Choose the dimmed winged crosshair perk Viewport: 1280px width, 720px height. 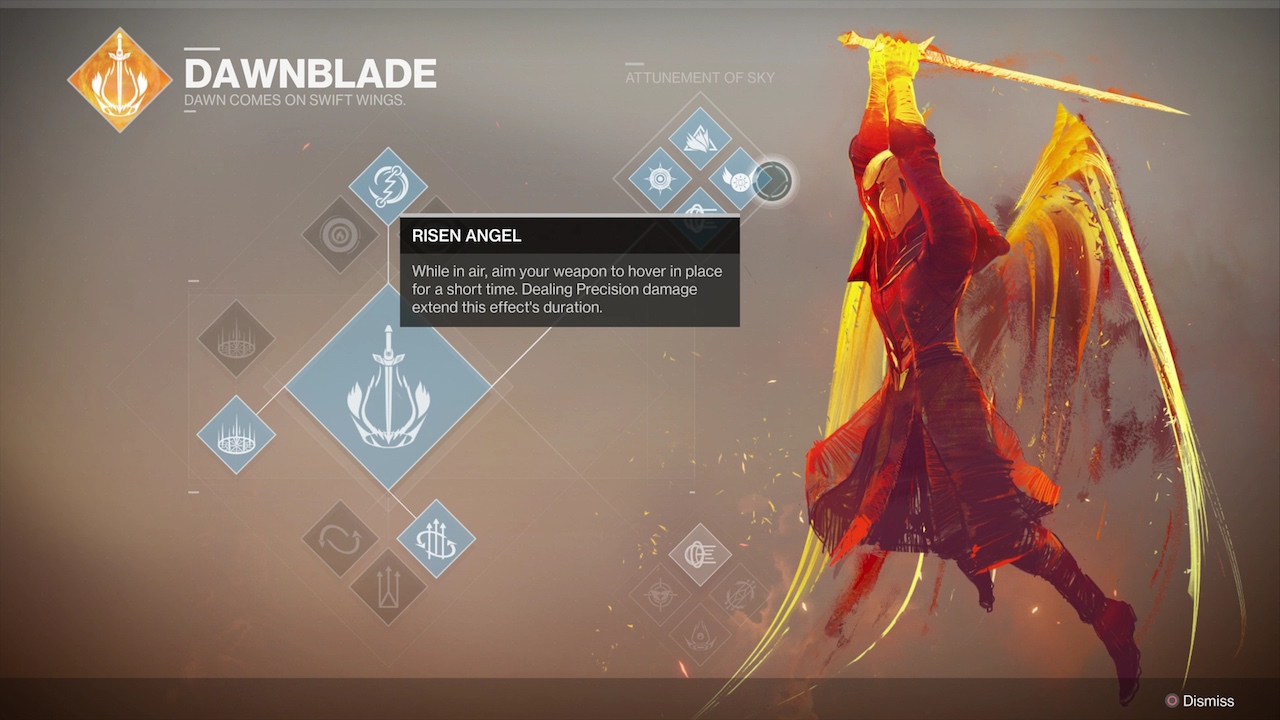tap(660, 595)
